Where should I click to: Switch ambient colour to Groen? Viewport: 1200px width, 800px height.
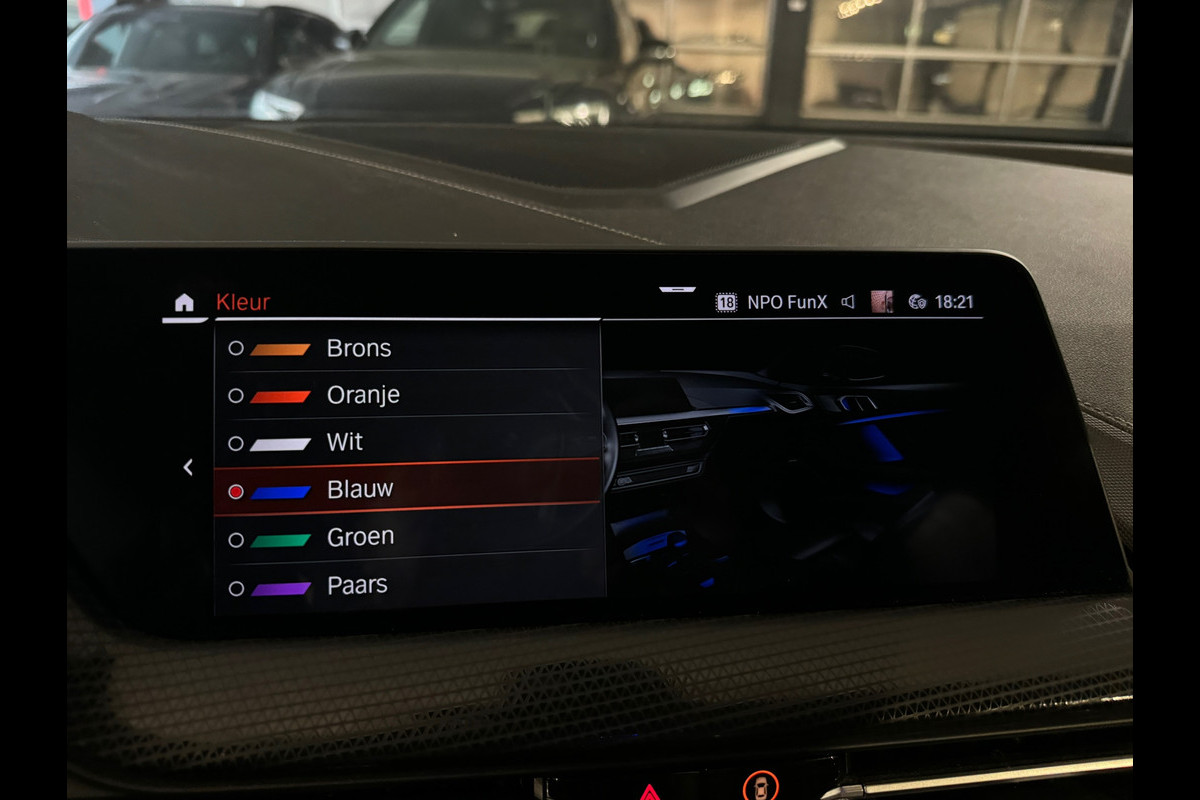(x=359, y=537)
